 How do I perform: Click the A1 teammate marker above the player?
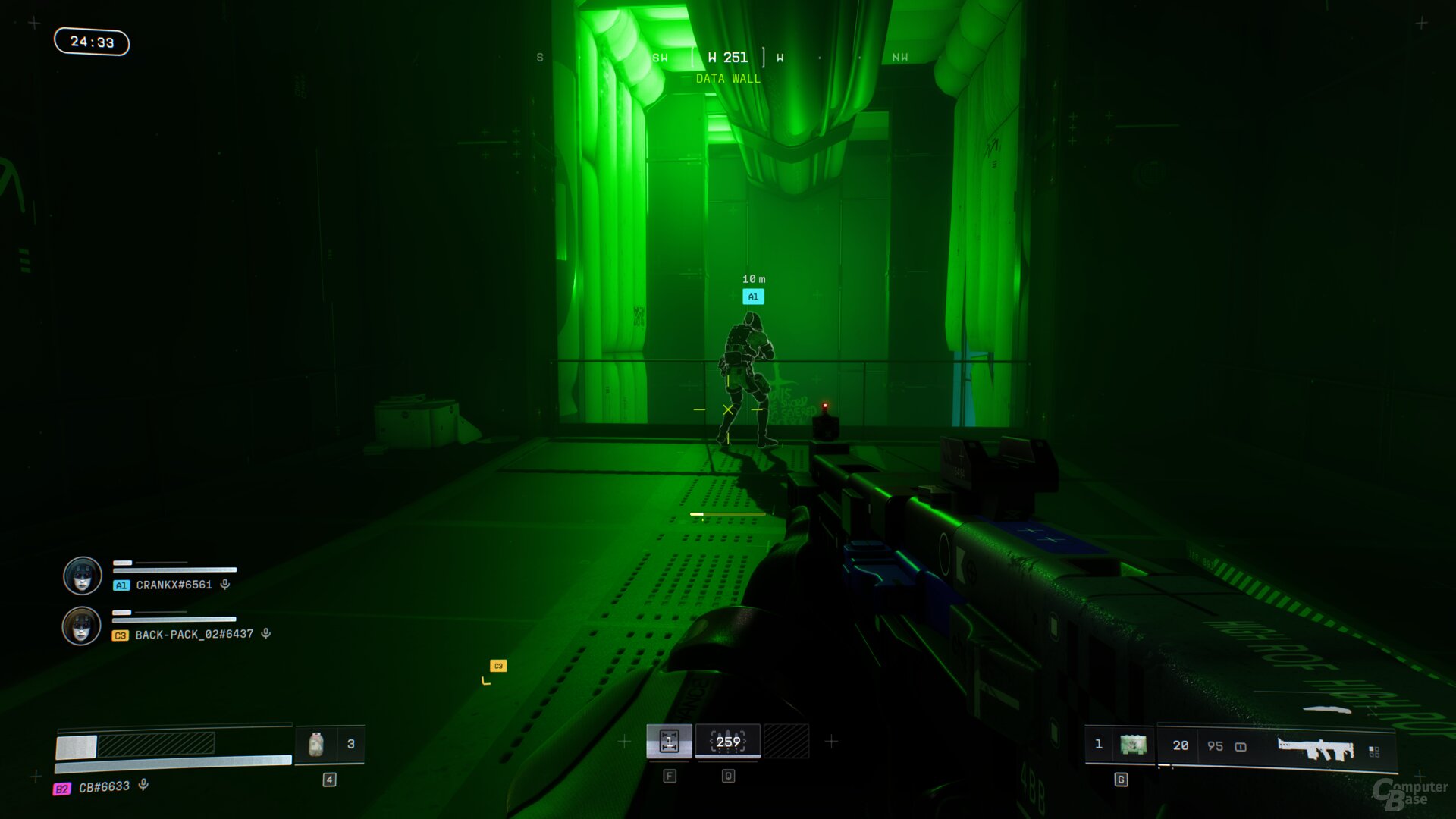coord(753,297)
